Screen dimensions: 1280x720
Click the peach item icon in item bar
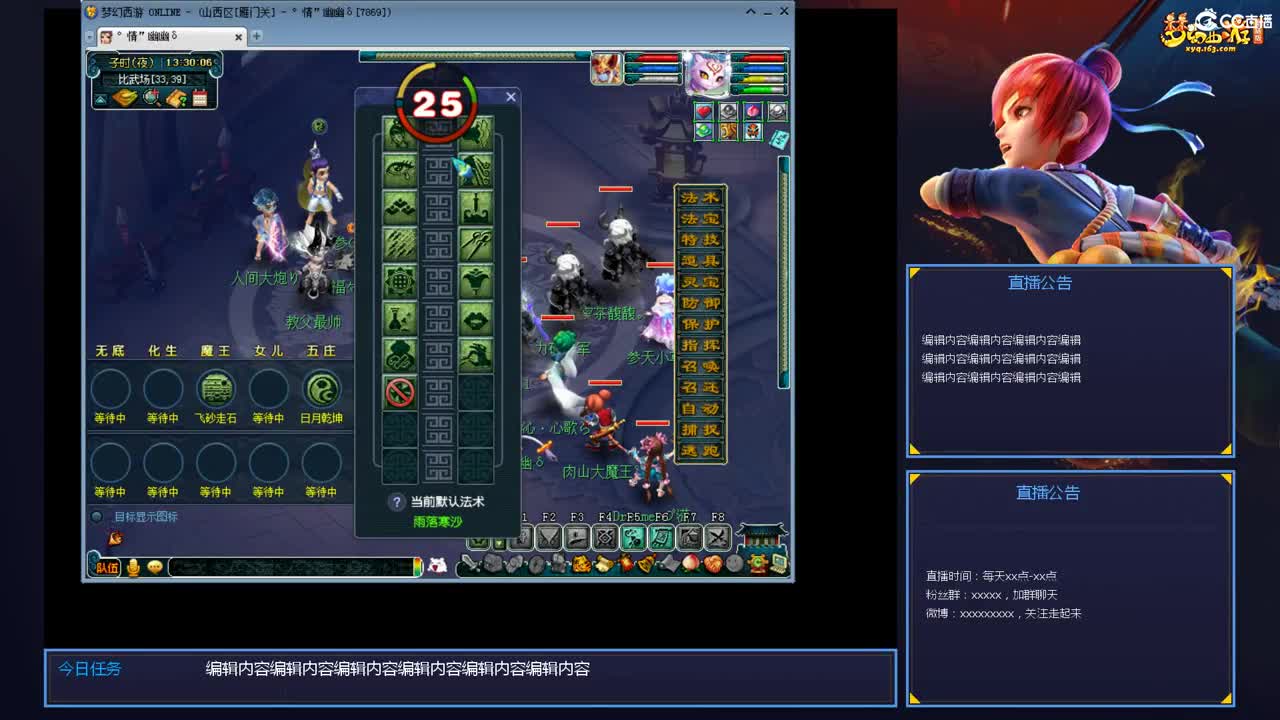point(689,564)
